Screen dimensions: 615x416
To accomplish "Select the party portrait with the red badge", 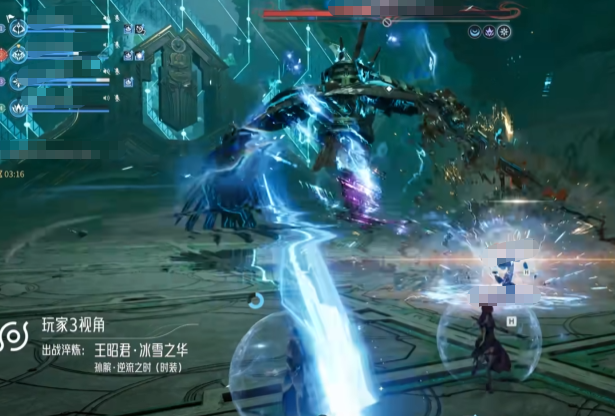I will pos(18,55).
